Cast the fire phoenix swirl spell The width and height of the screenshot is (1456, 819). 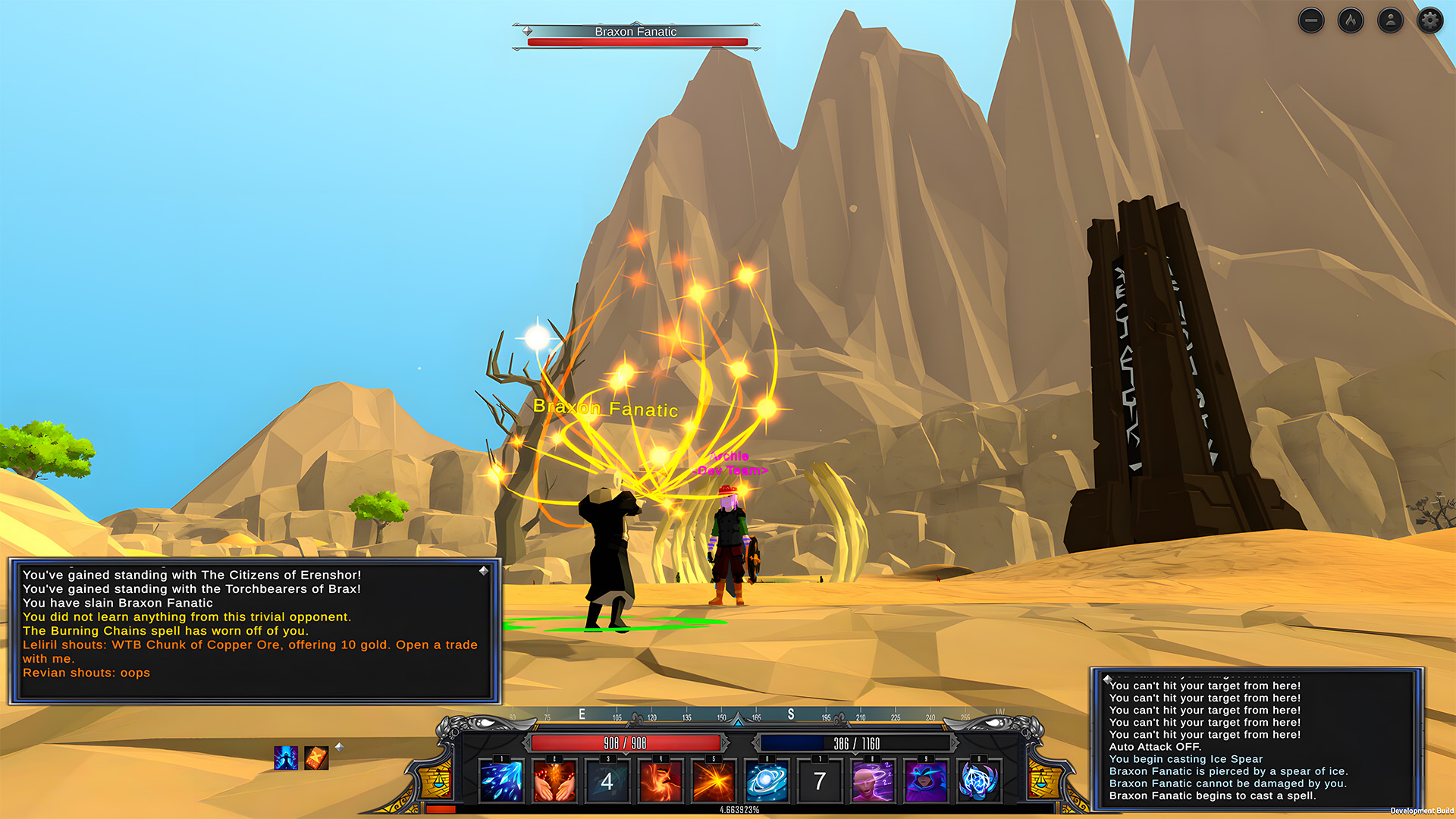pyautogui.click(x=661, y=781)
